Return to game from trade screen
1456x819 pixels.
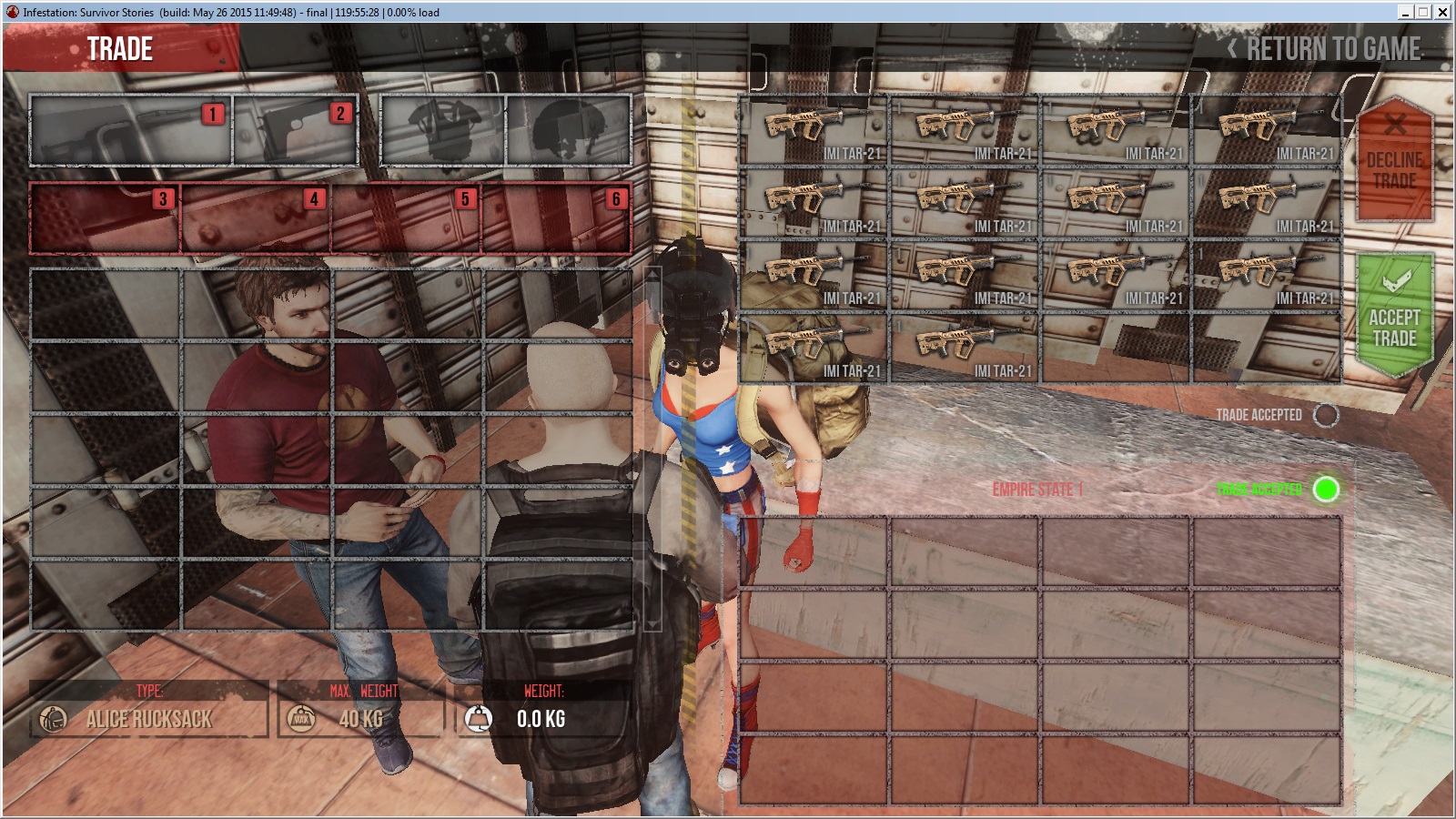(x=1325, y=49)
